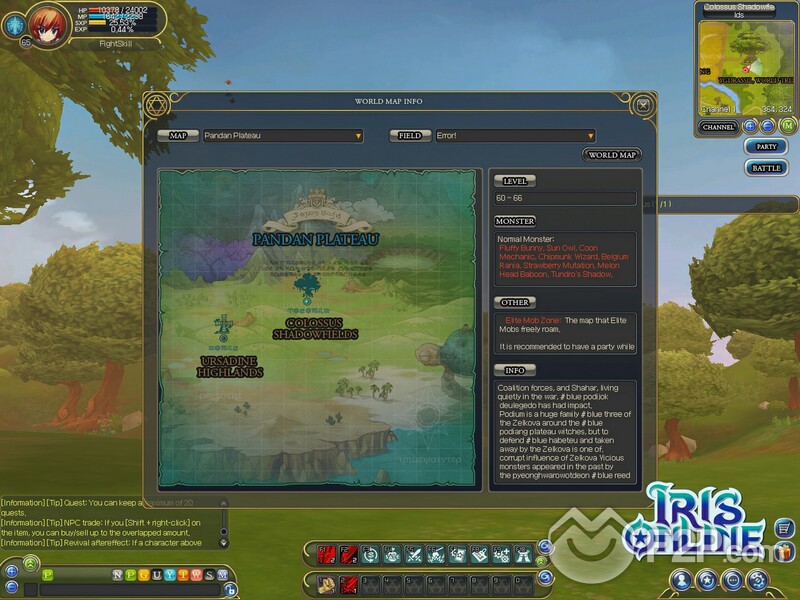Click the World Map button

(x=612, y=155)
